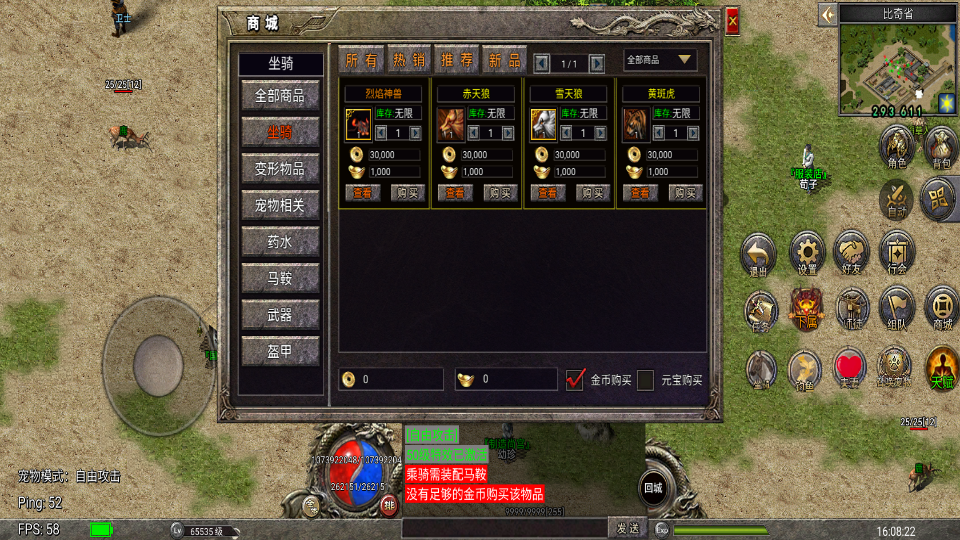960x540 pixels.
Task: Open the 推荐 recommended tab
Action: [x=456, y=60]
